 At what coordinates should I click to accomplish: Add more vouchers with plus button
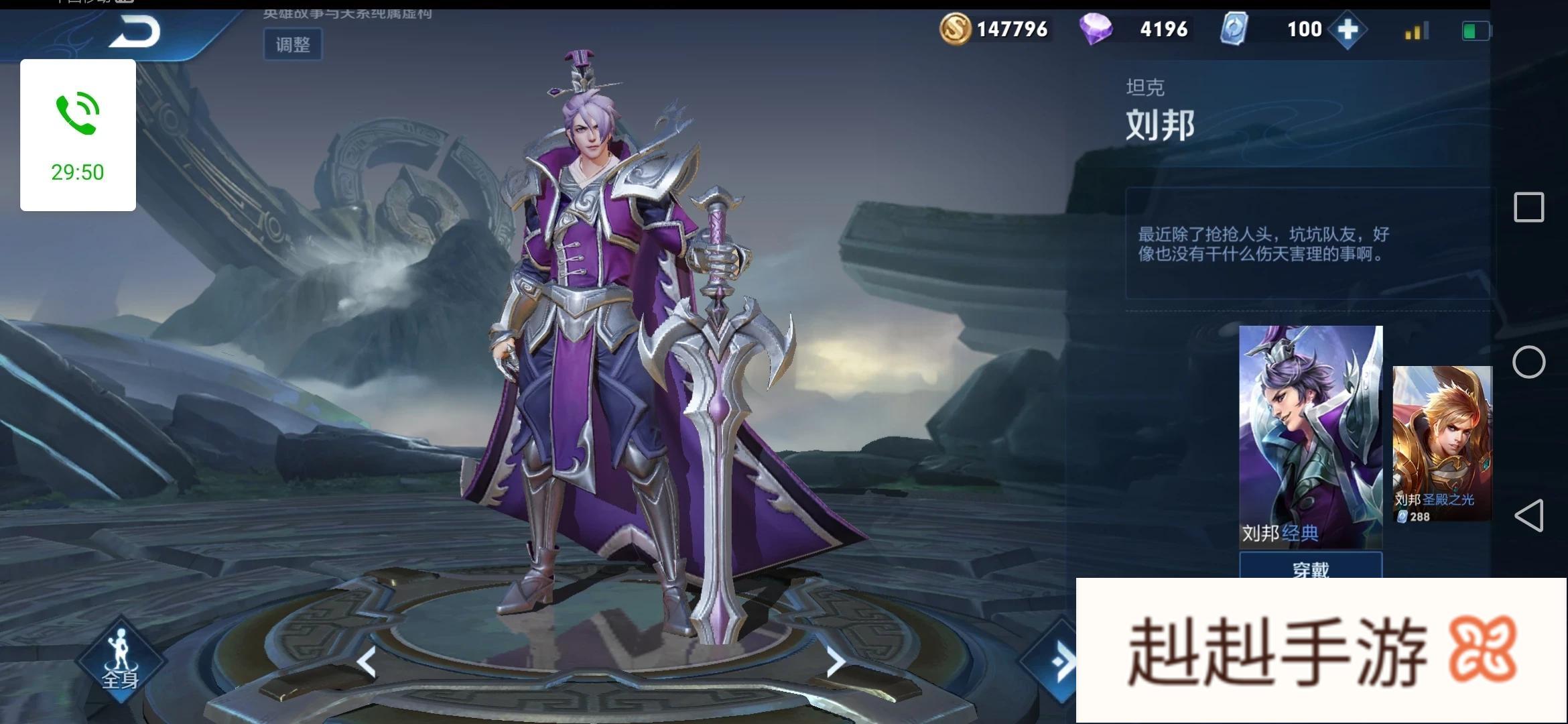1348,29
